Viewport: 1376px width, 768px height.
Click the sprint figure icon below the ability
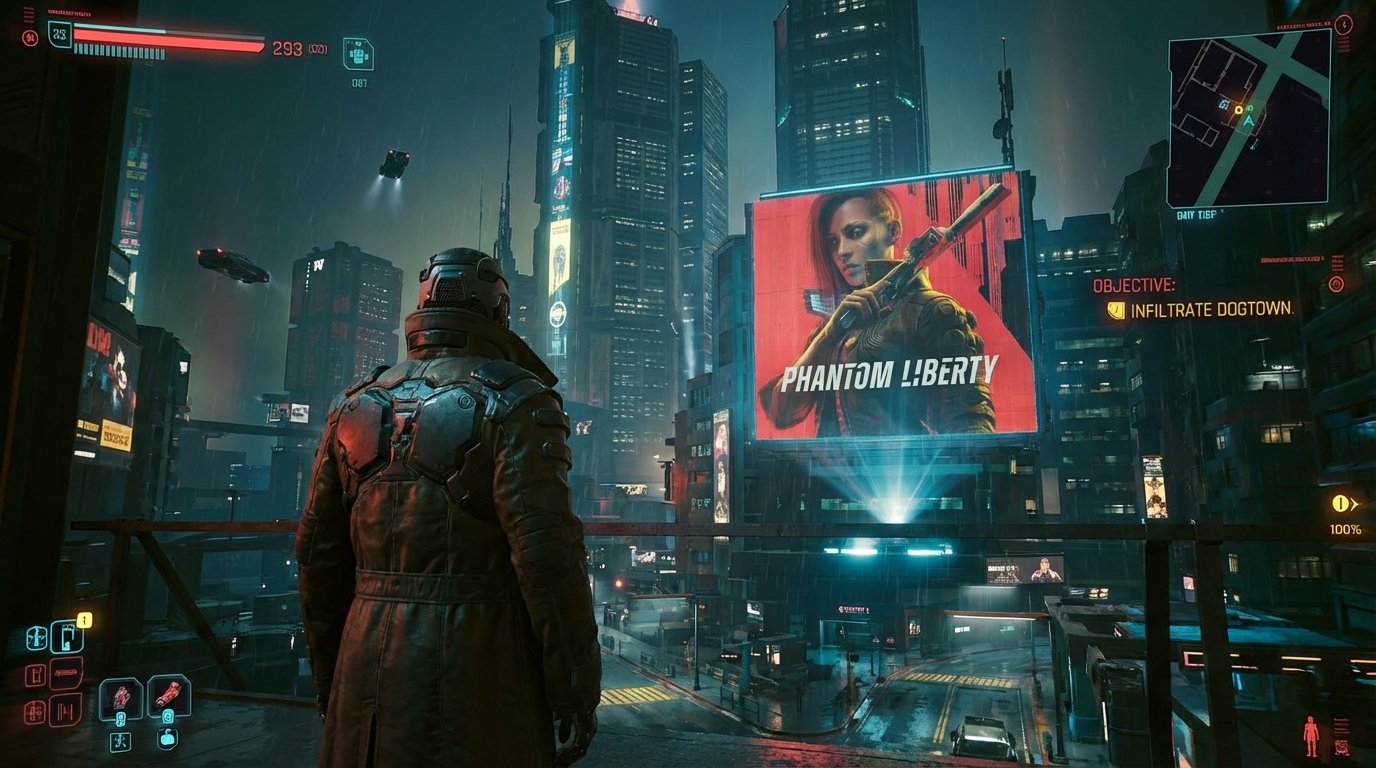pyautogui.click(x=119, y=742)
